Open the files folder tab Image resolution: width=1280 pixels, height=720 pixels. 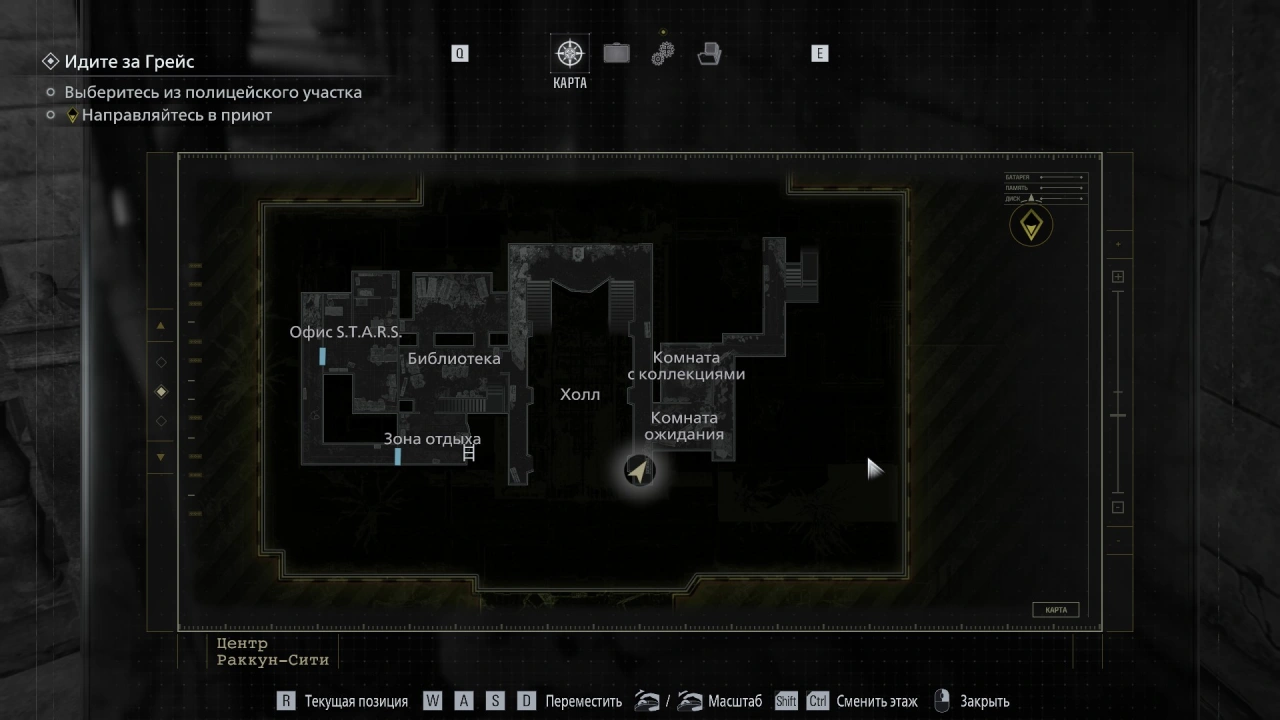pos(709,53)
